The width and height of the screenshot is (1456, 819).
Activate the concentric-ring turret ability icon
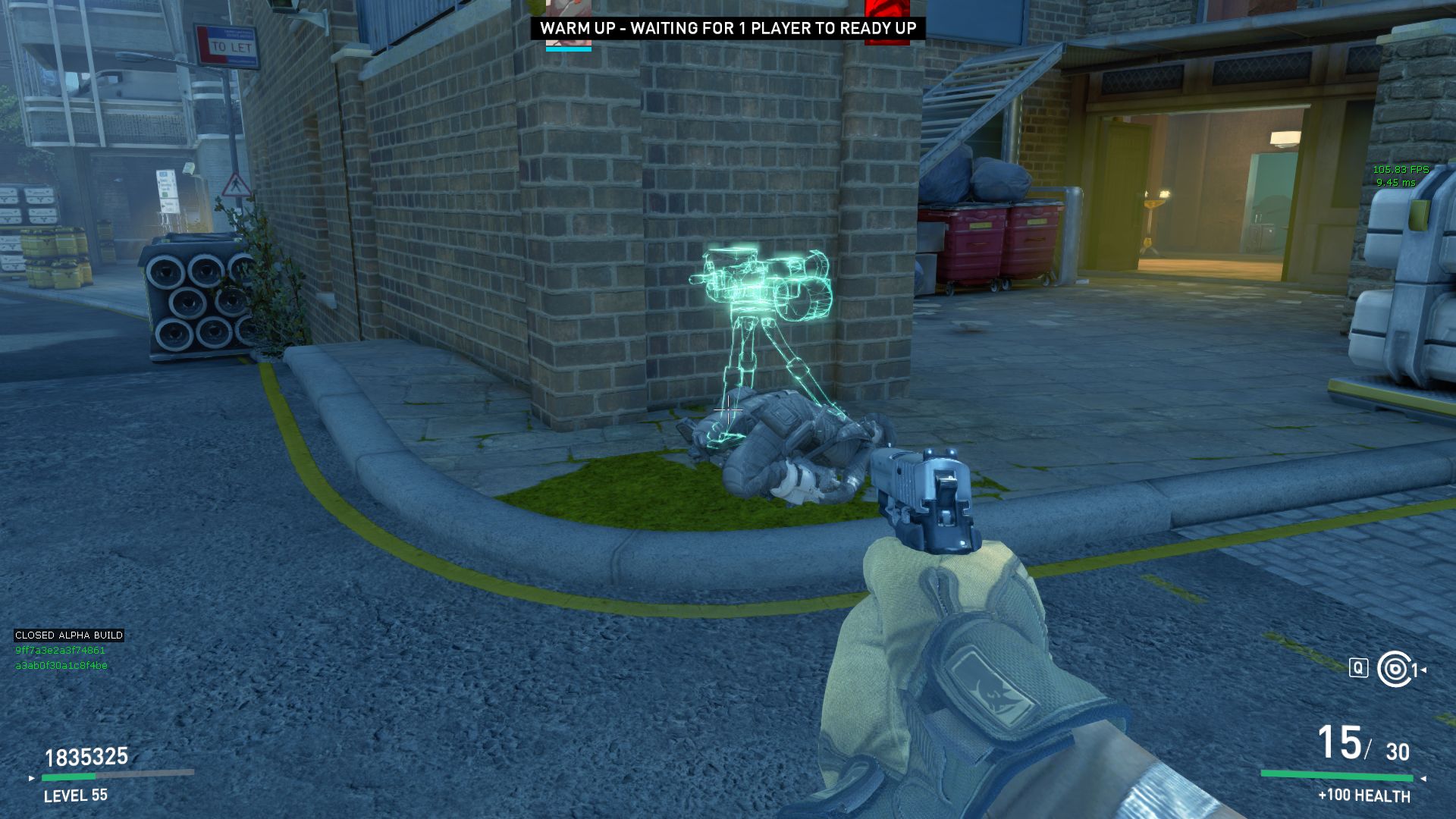[x=1394, y=669]
